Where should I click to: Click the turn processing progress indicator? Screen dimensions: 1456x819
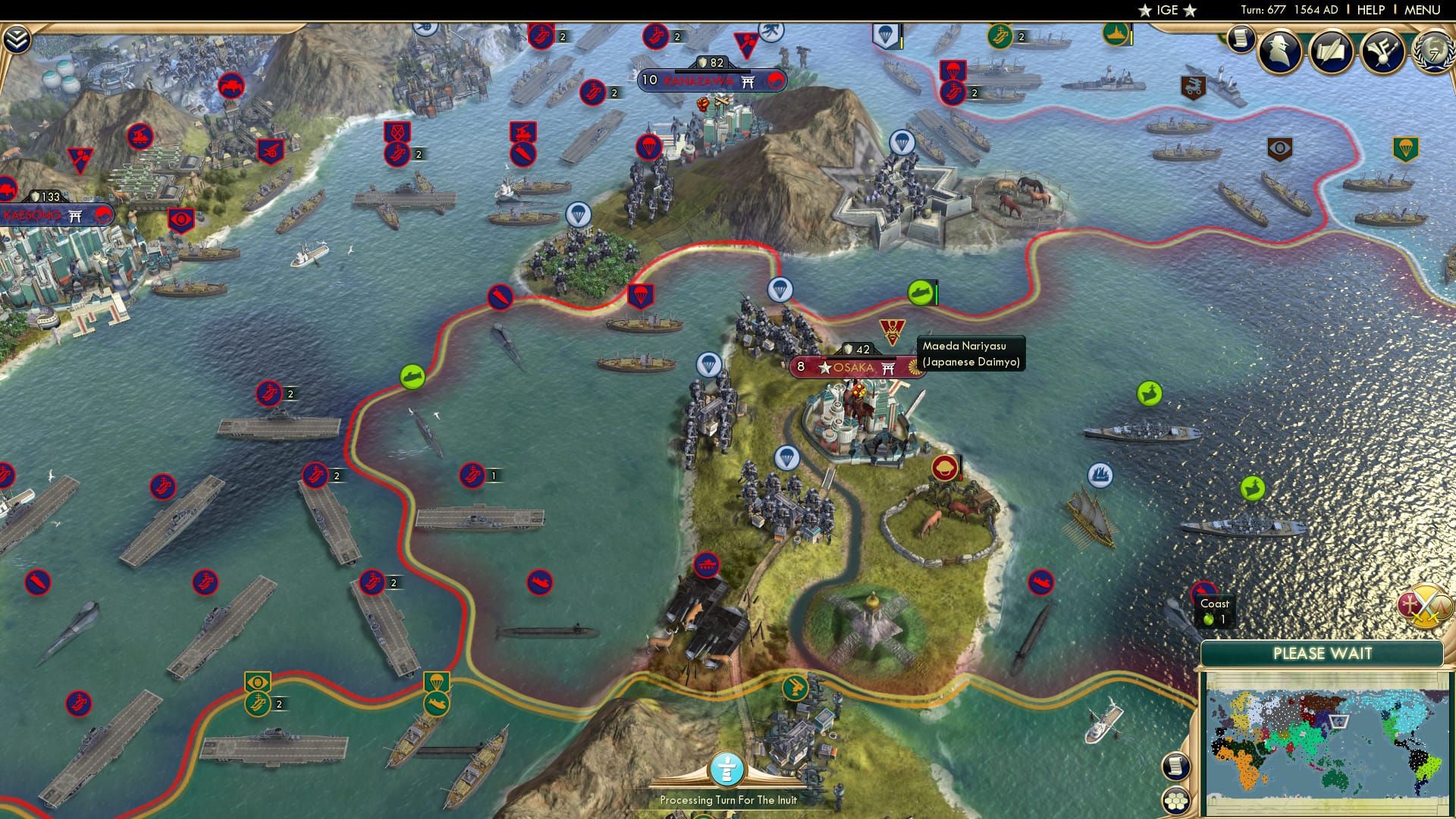pyautogui.click(x=728, y=767)
